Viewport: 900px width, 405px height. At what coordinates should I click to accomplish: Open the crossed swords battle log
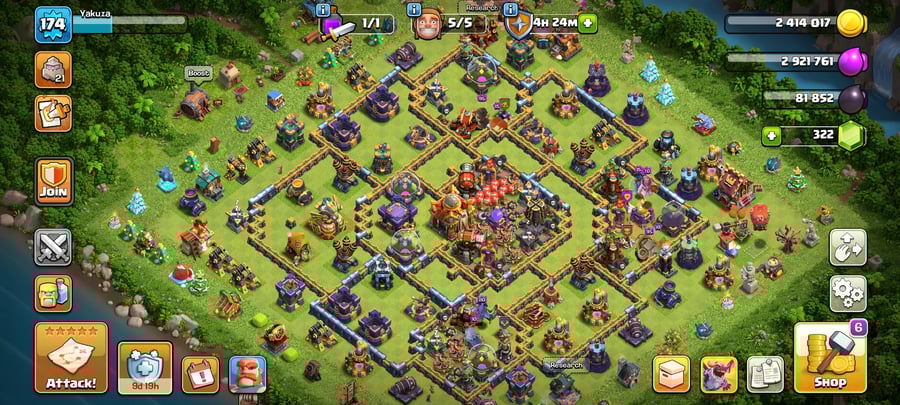pyautogui.click(x=53, y=247)
